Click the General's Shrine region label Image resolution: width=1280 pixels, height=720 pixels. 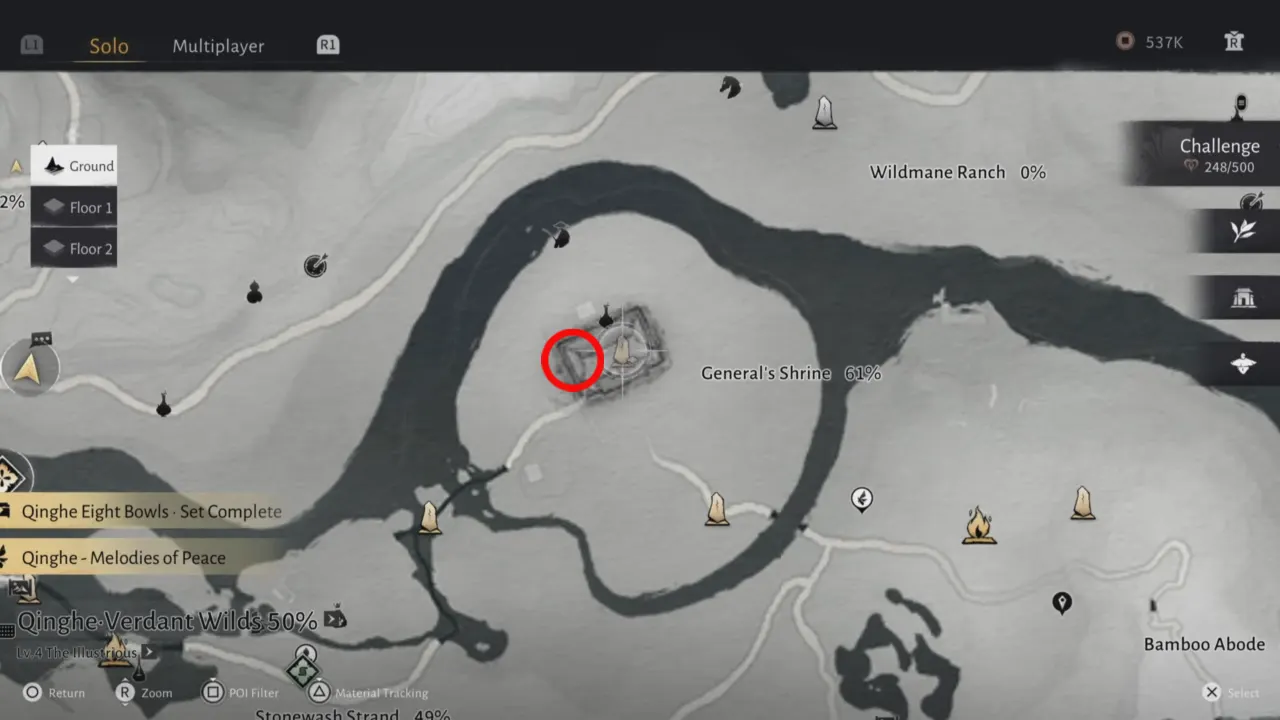(x=766, y=373)
